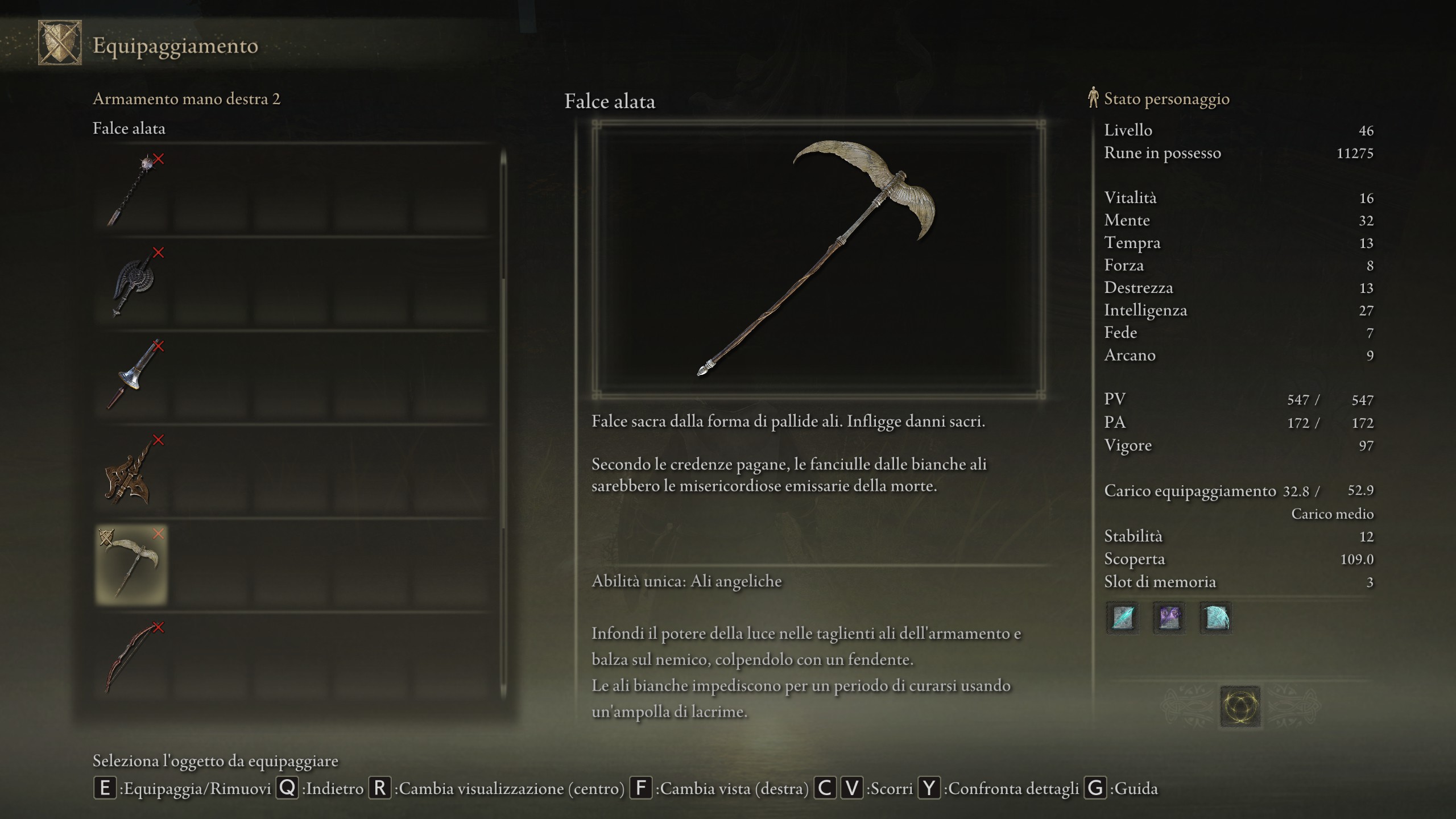Choose the dark double-bladed battle axe
The height and width of the screenshot is (819, 1456).
click(132, 283)
